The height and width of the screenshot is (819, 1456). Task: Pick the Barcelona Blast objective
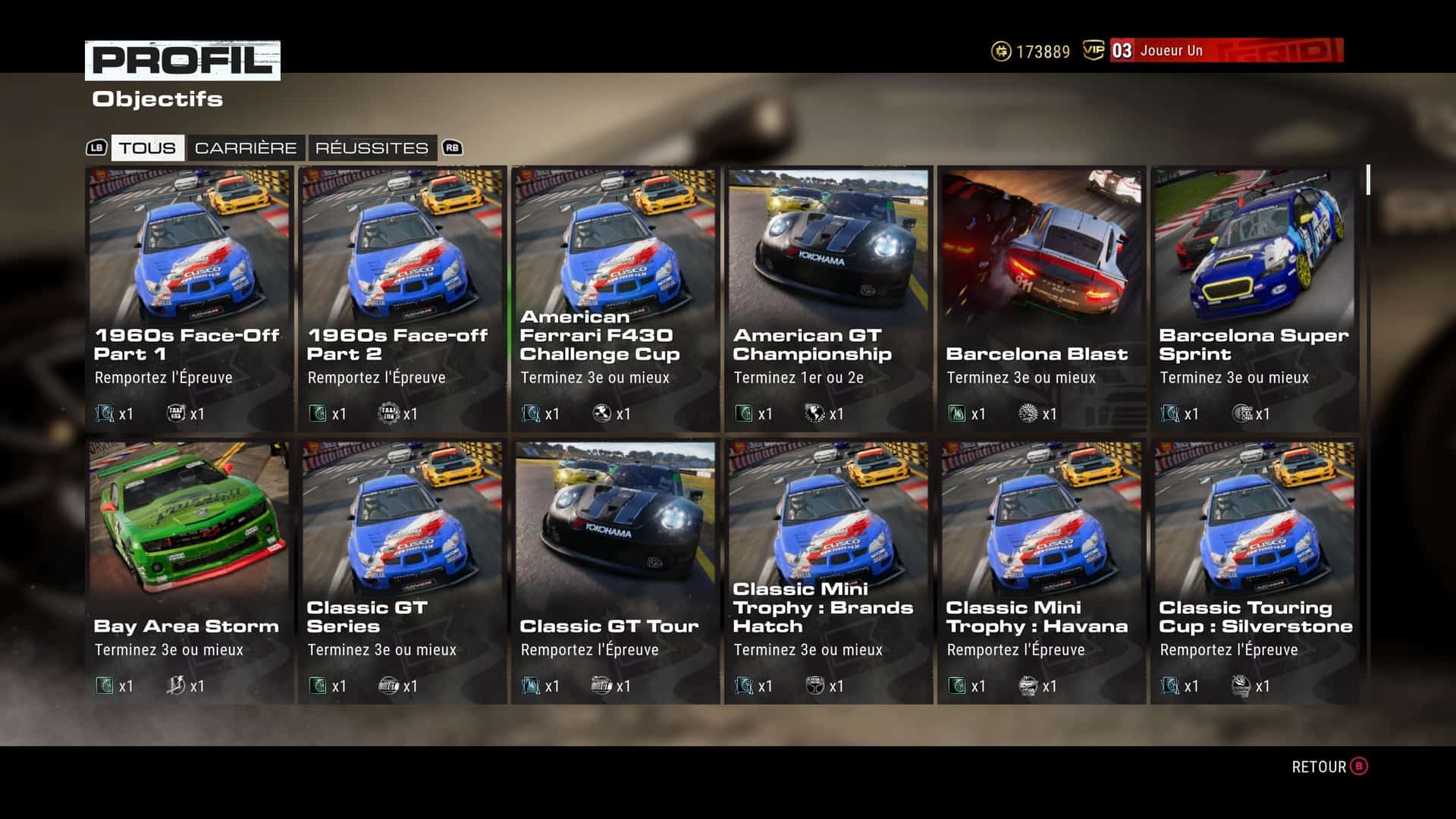1041,299
